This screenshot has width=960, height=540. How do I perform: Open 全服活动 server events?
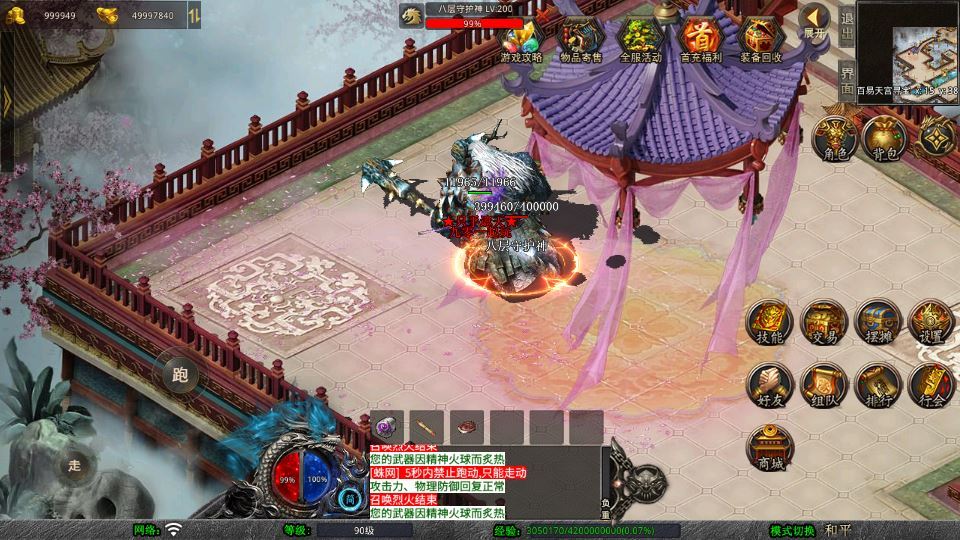click(x=641, y=40)
